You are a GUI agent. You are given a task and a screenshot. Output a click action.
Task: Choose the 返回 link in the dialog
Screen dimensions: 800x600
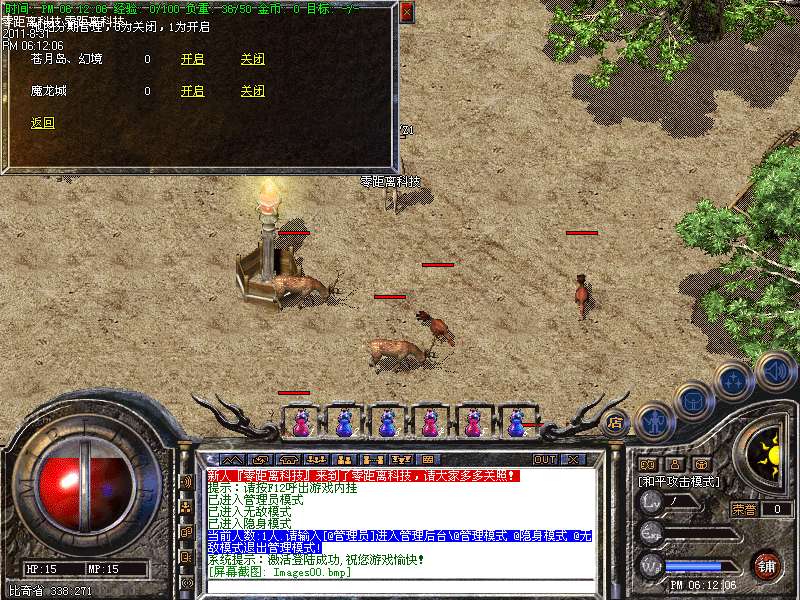point(43,123)
